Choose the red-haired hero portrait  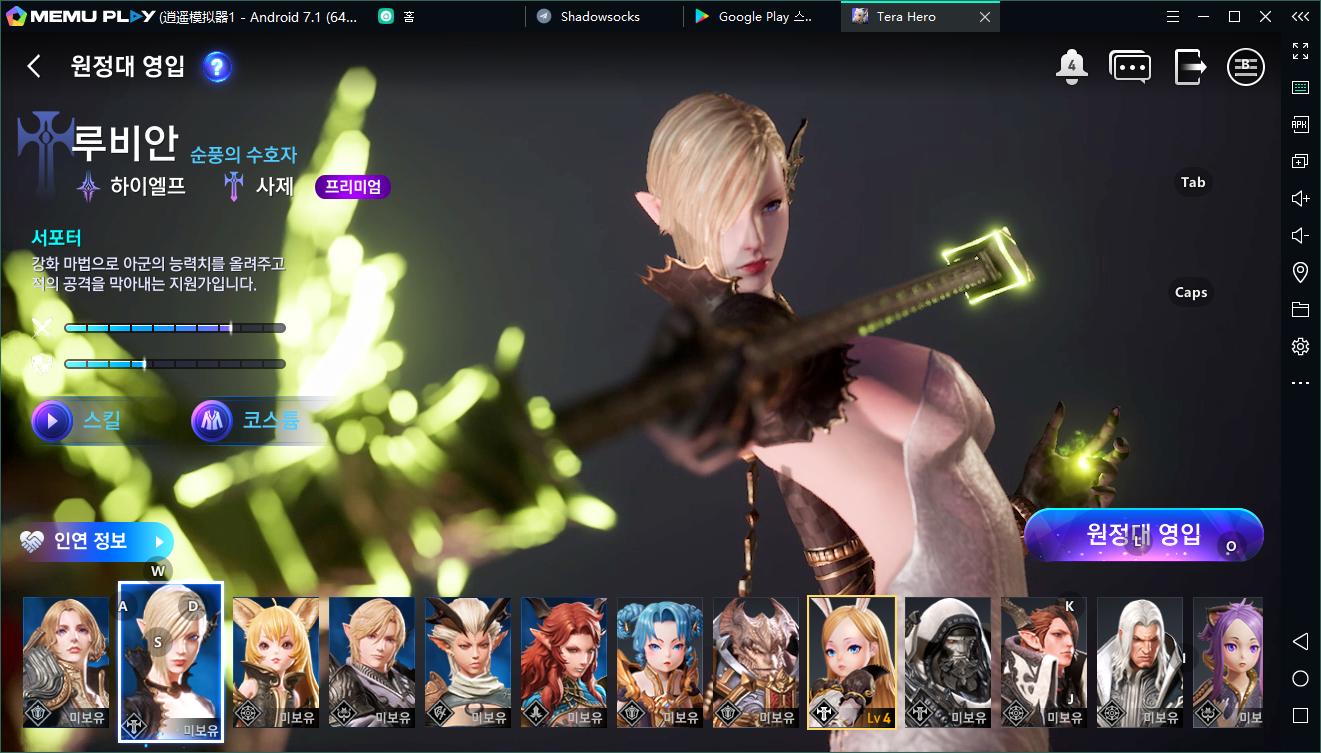564,662
